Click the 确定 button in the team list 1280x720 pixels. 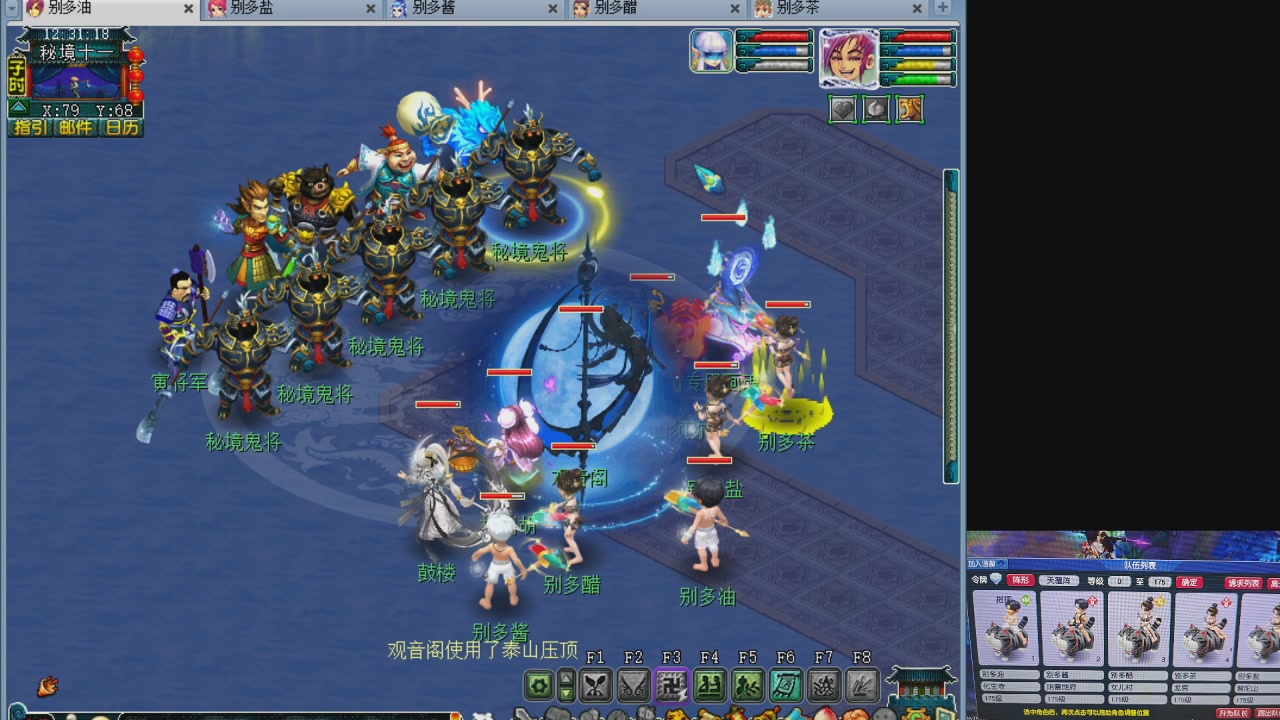point(1189,582)
